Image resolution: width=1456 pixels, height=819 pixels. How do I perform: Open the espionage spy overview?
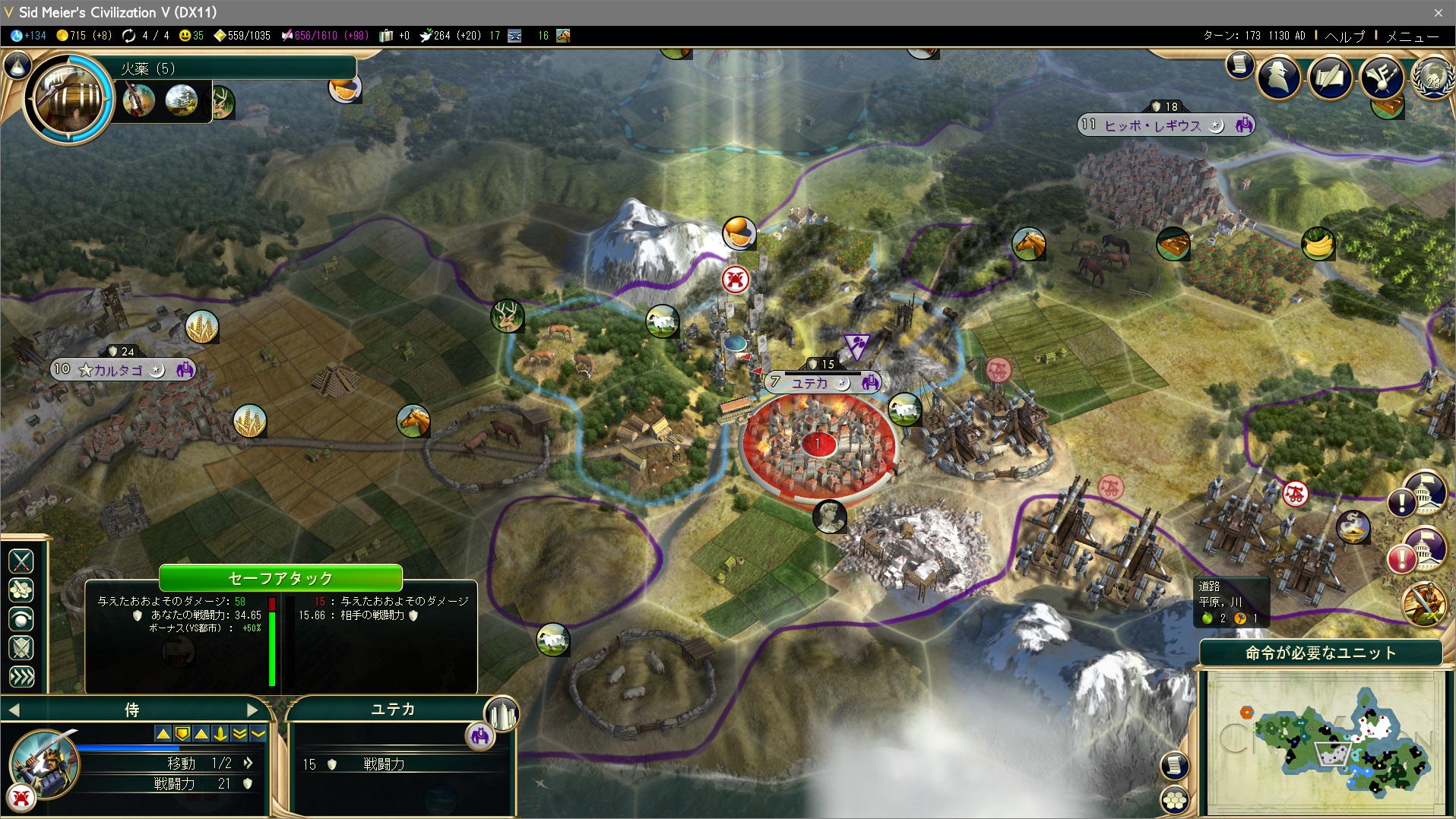point(1279,77)
